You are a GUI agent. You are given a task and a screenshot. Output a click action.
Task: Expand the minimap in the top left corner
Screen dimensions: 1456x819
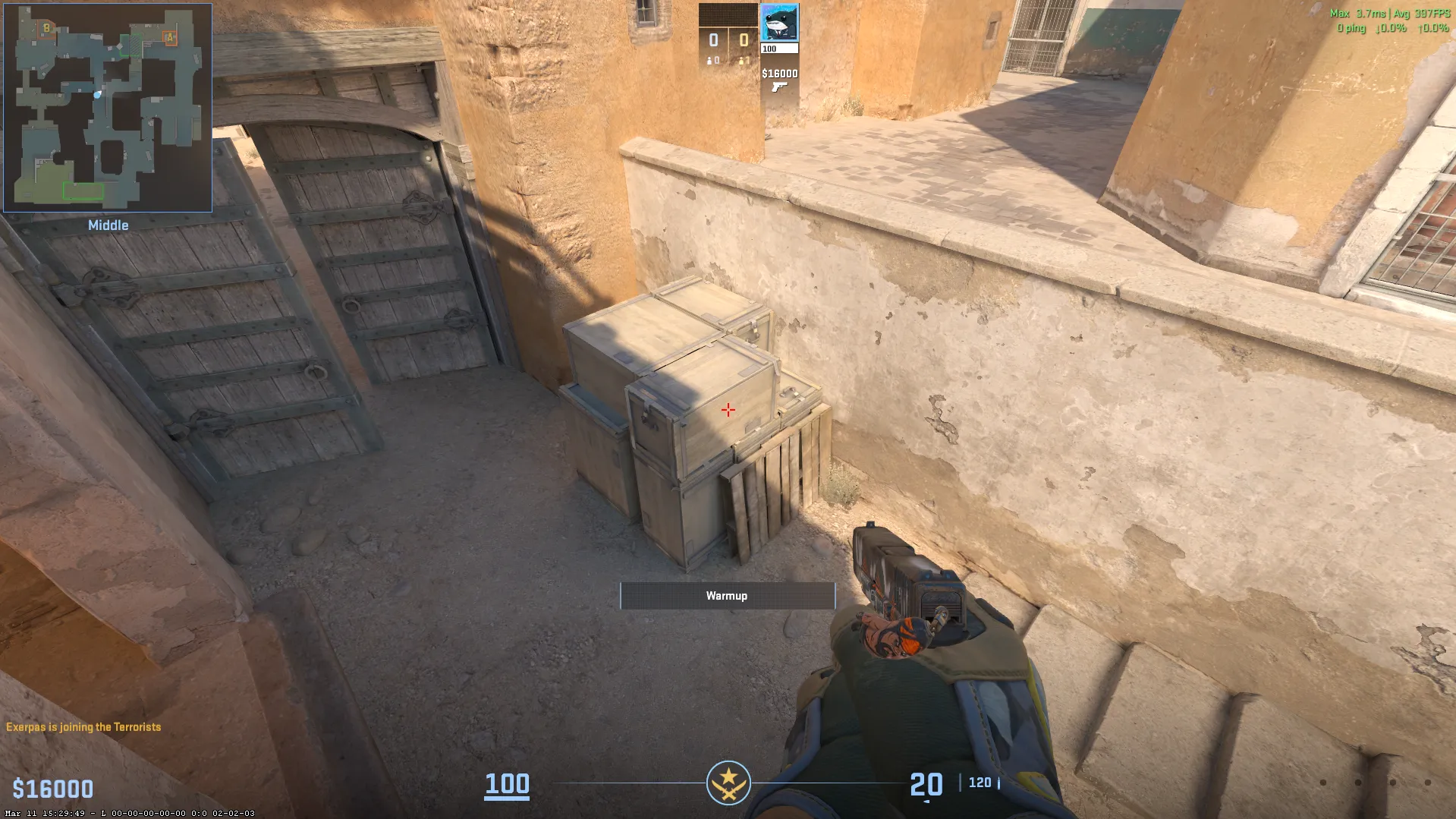(106, 106)
